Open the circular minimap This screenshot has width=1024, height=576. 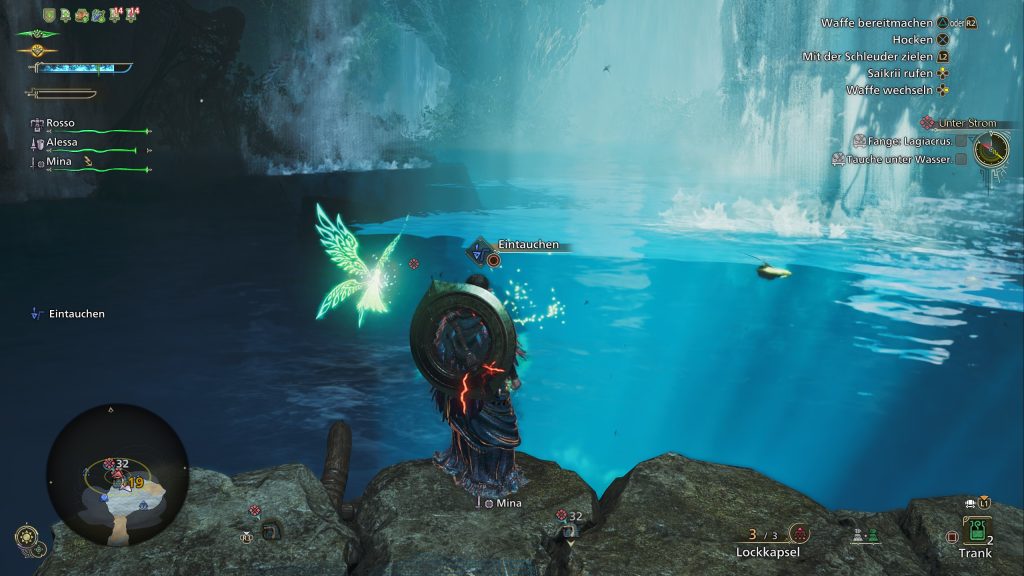click(117, 474)
